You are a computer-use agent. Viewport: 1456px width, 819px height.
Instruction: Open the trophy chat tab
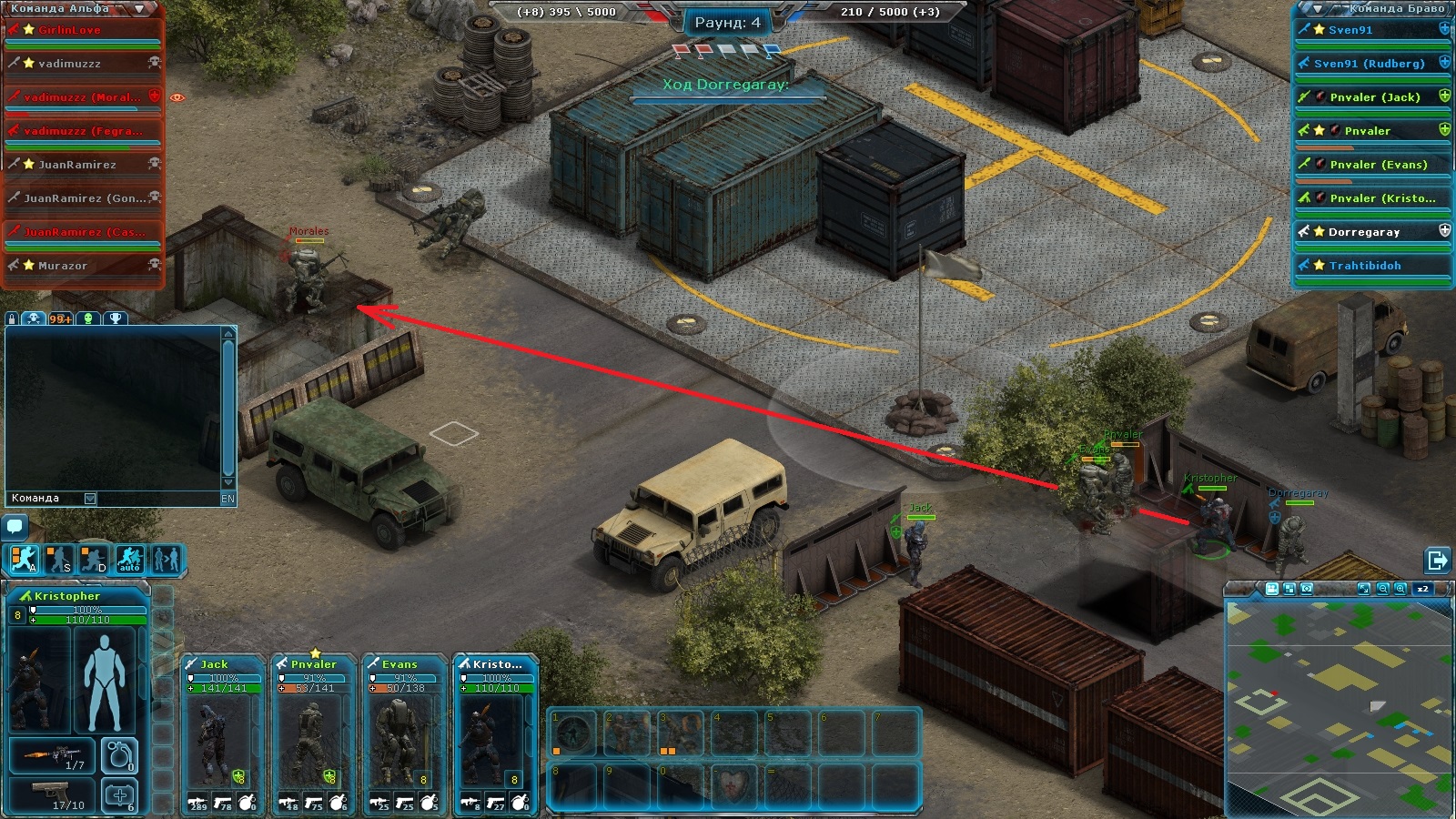[116, 318]
